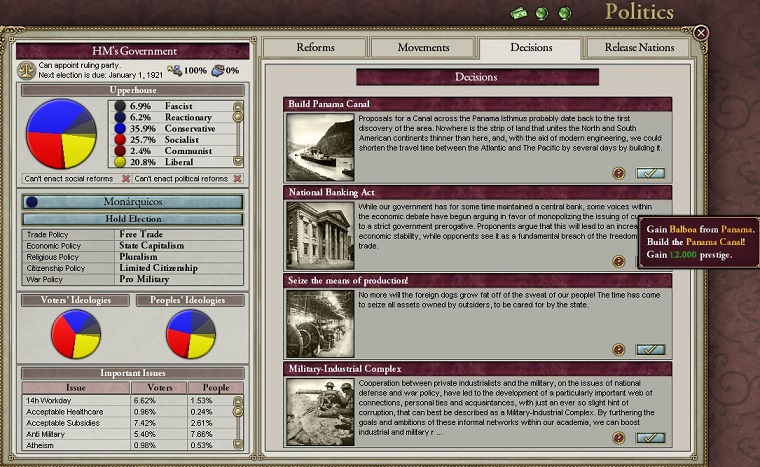The image size is (760, 467).
Task: Select the Decisions tab
Action: 530,48
